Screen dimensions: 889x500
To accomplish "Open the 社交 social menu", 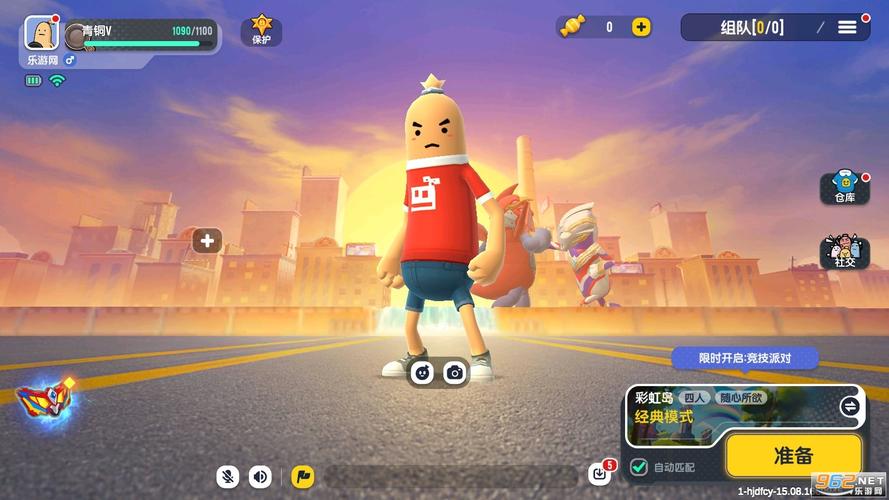I will pos(844,252).
